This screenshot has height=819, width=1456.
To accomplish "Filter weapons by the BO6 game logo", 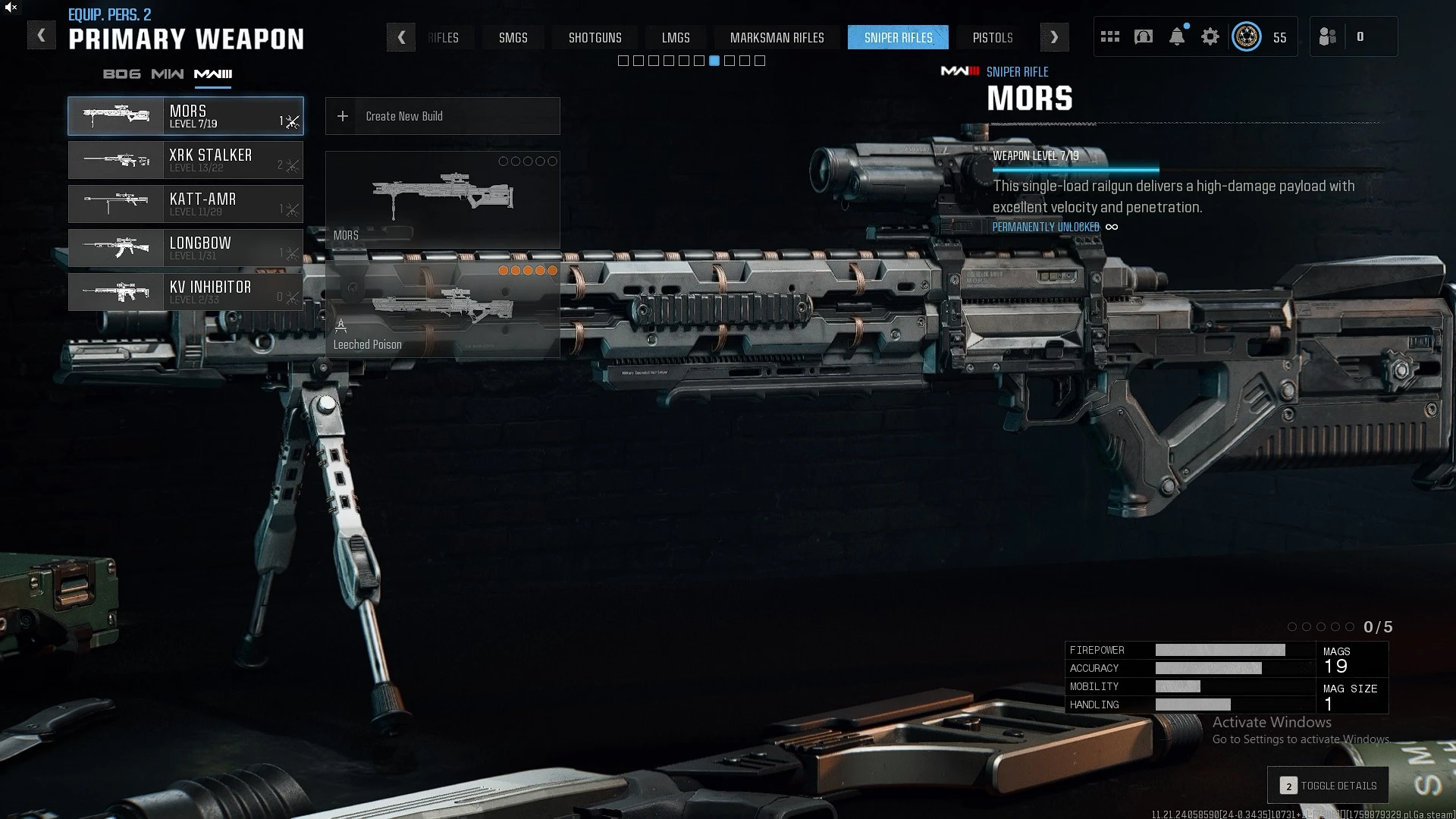I will [x=122, y=74].
